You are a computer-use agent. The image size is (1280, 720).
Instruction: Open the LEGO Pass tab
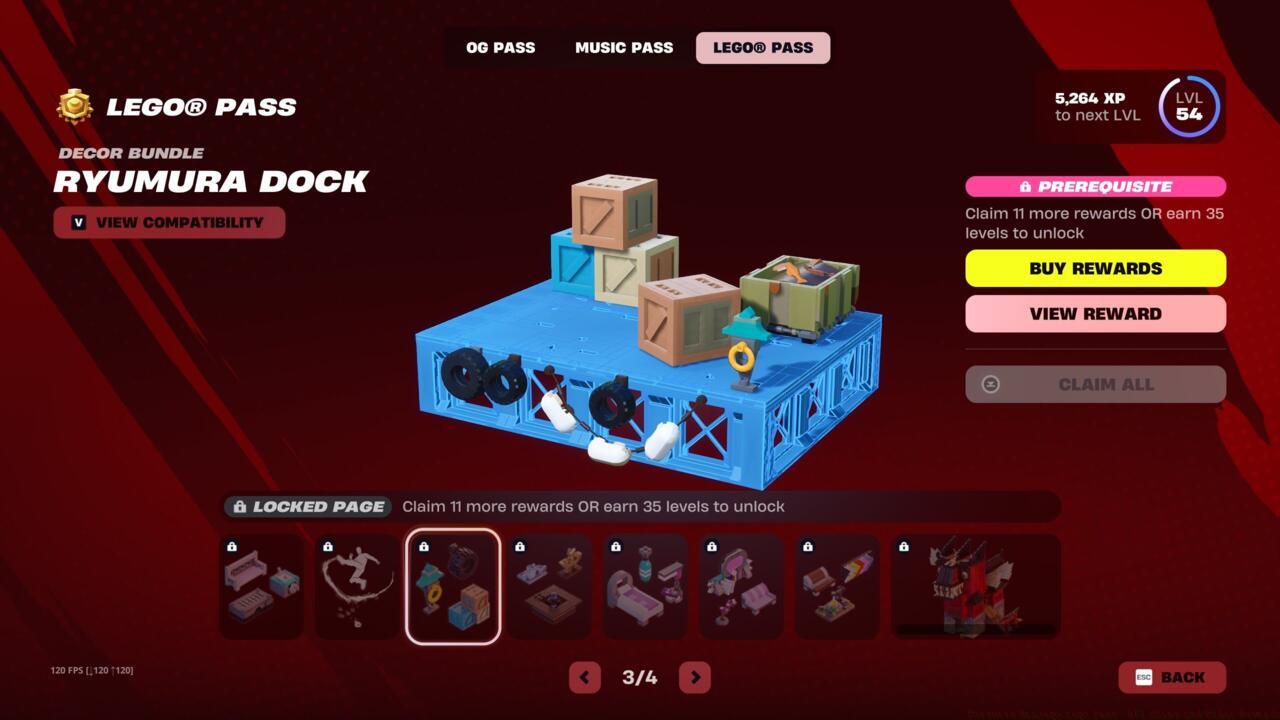(x=762, y=47)
